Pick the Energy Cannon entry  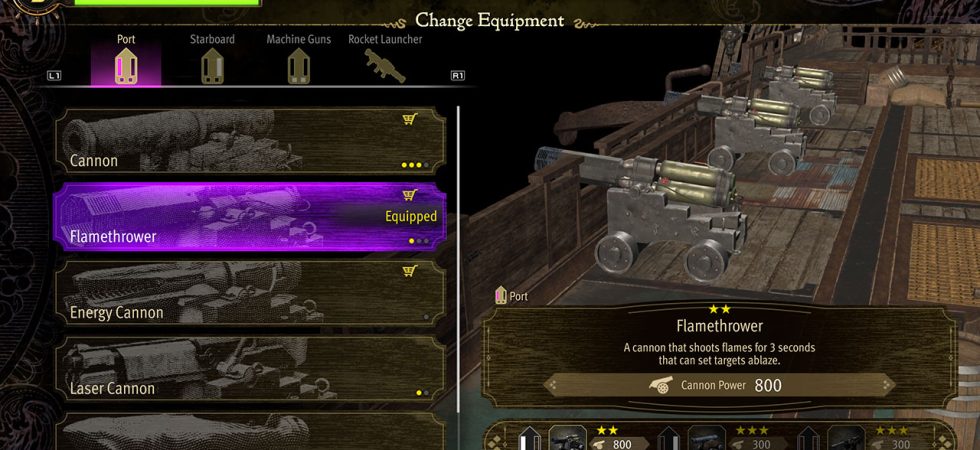[250, 293]
